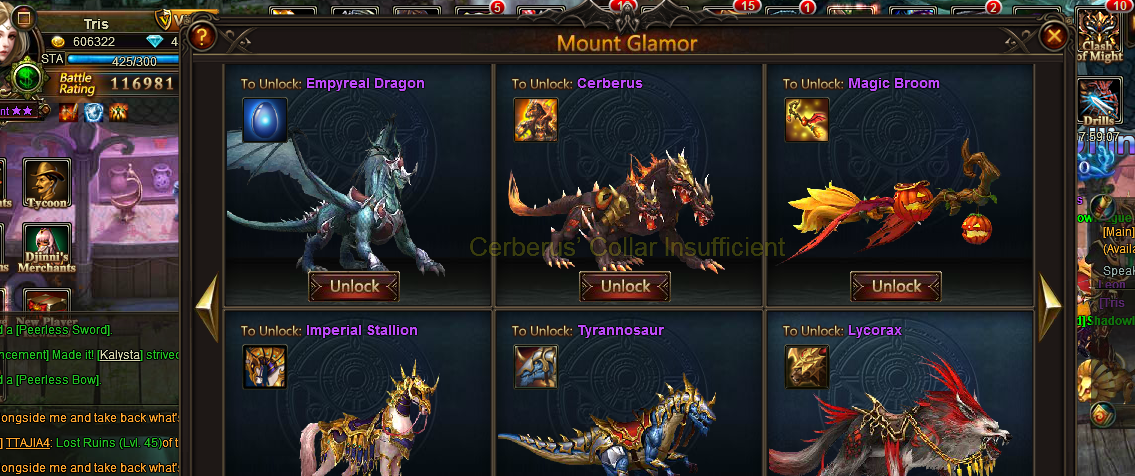This screenshot has width=1135, height=476.
Task: Open the Clash of Might event
Action: coord(1099,35)
